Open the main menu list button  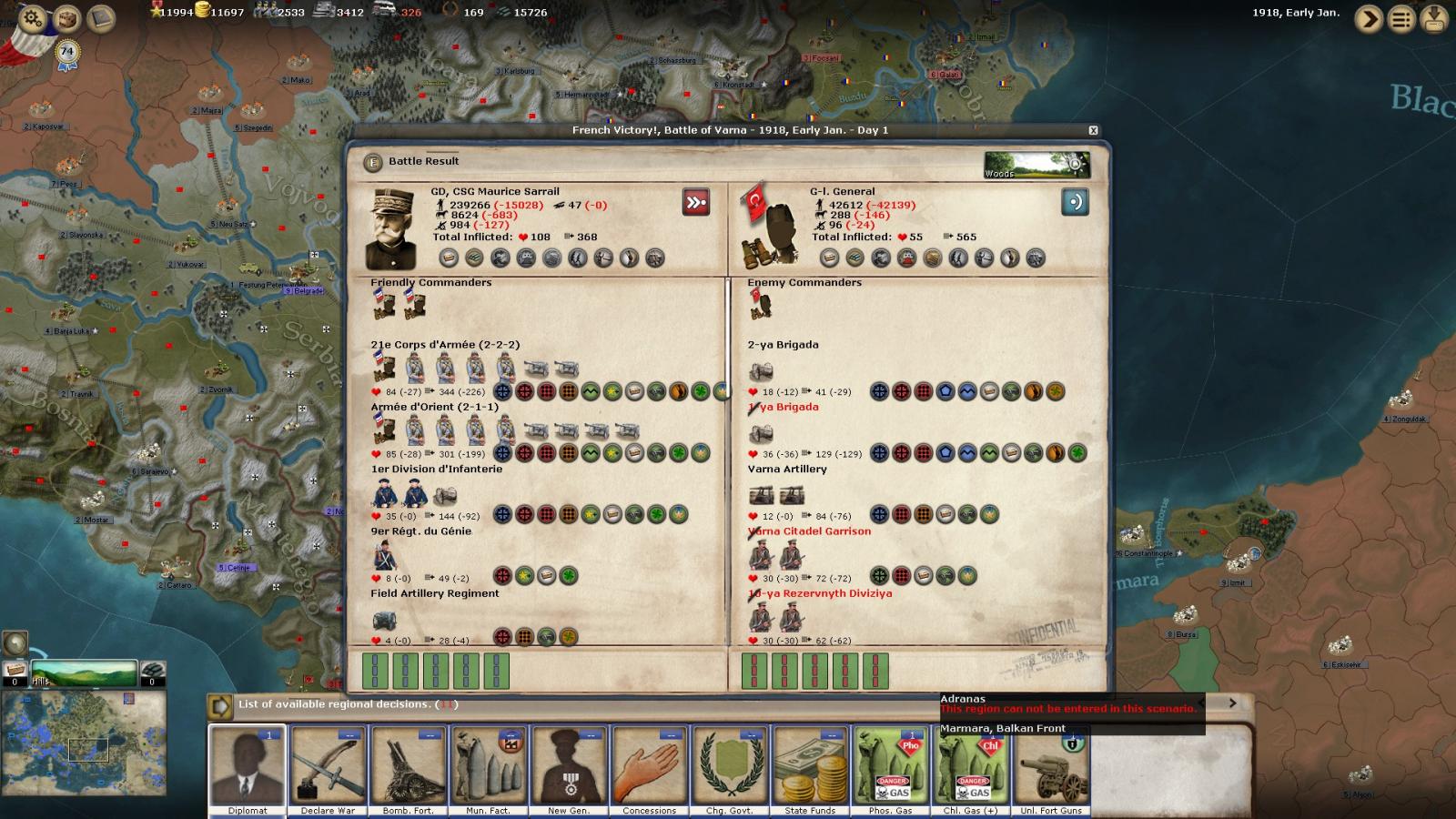1401,18
